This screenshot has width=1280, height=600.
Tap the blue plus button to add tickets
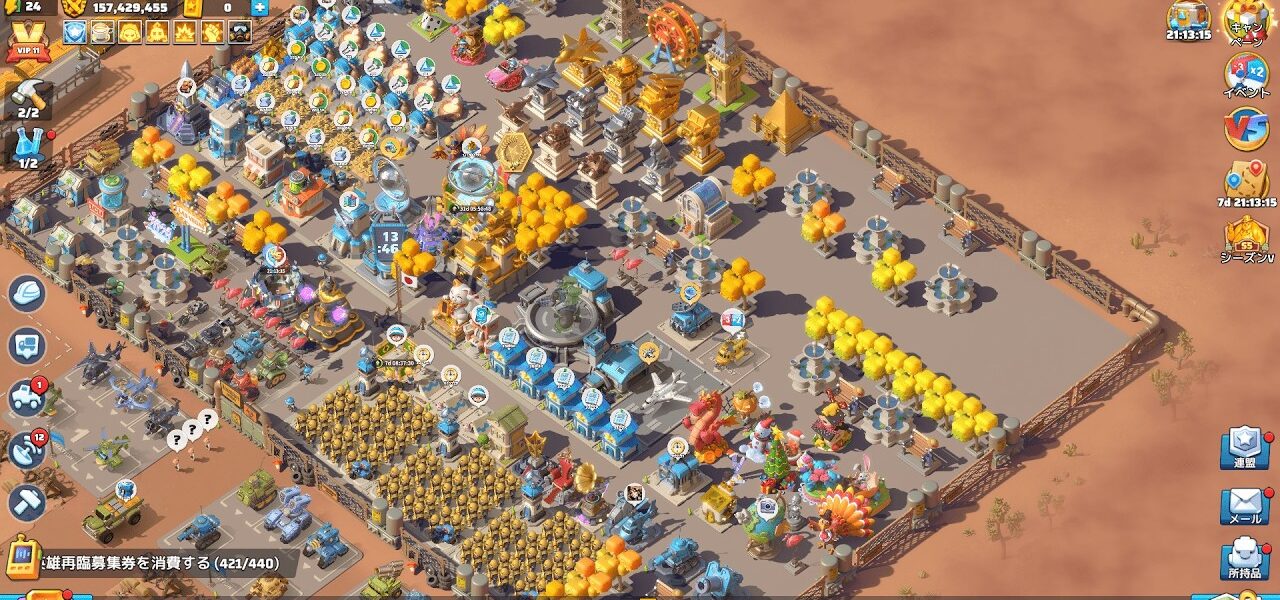259,8
